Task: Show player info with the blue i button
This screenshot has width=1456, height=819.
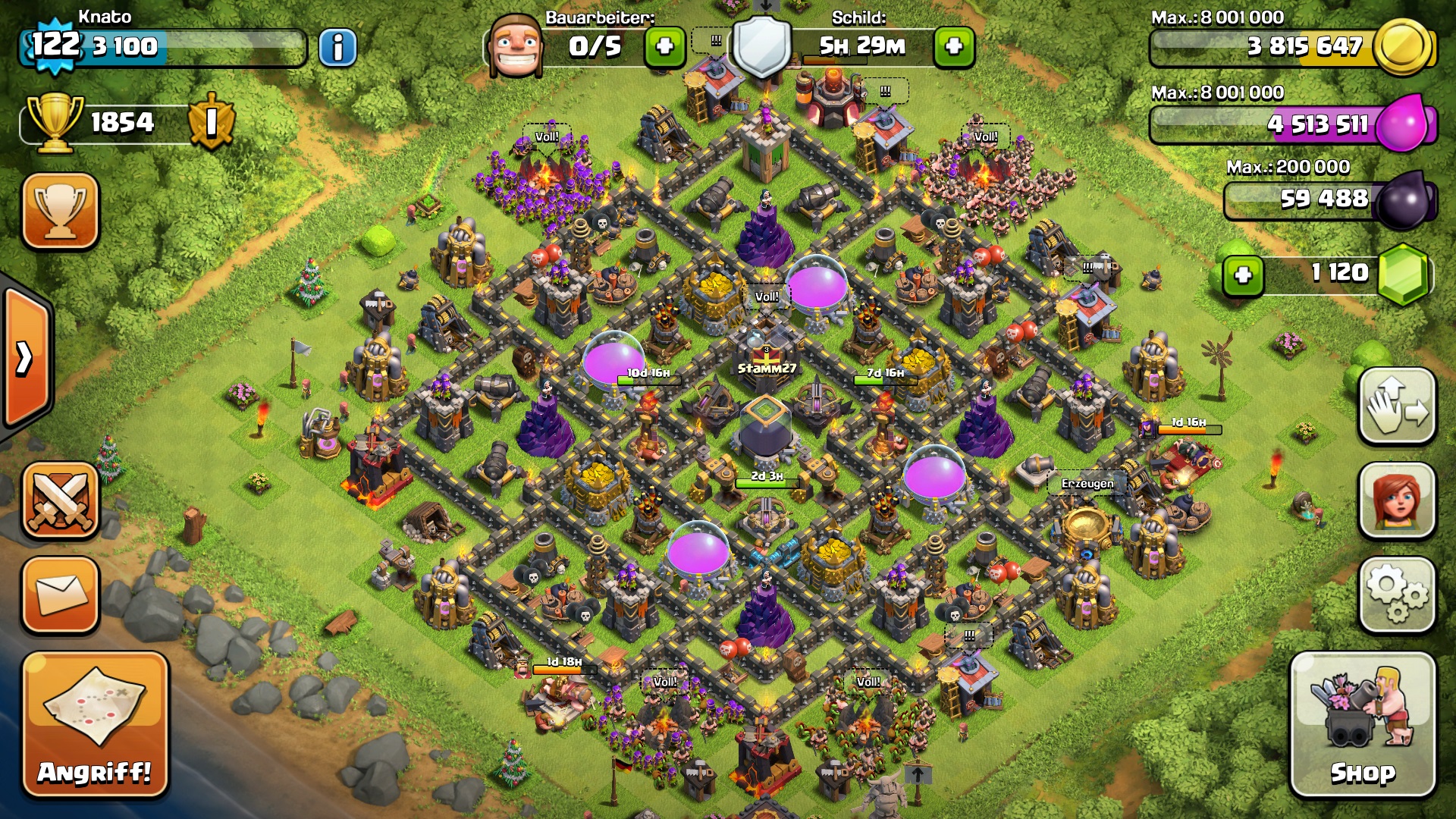Action: [337, 48]
